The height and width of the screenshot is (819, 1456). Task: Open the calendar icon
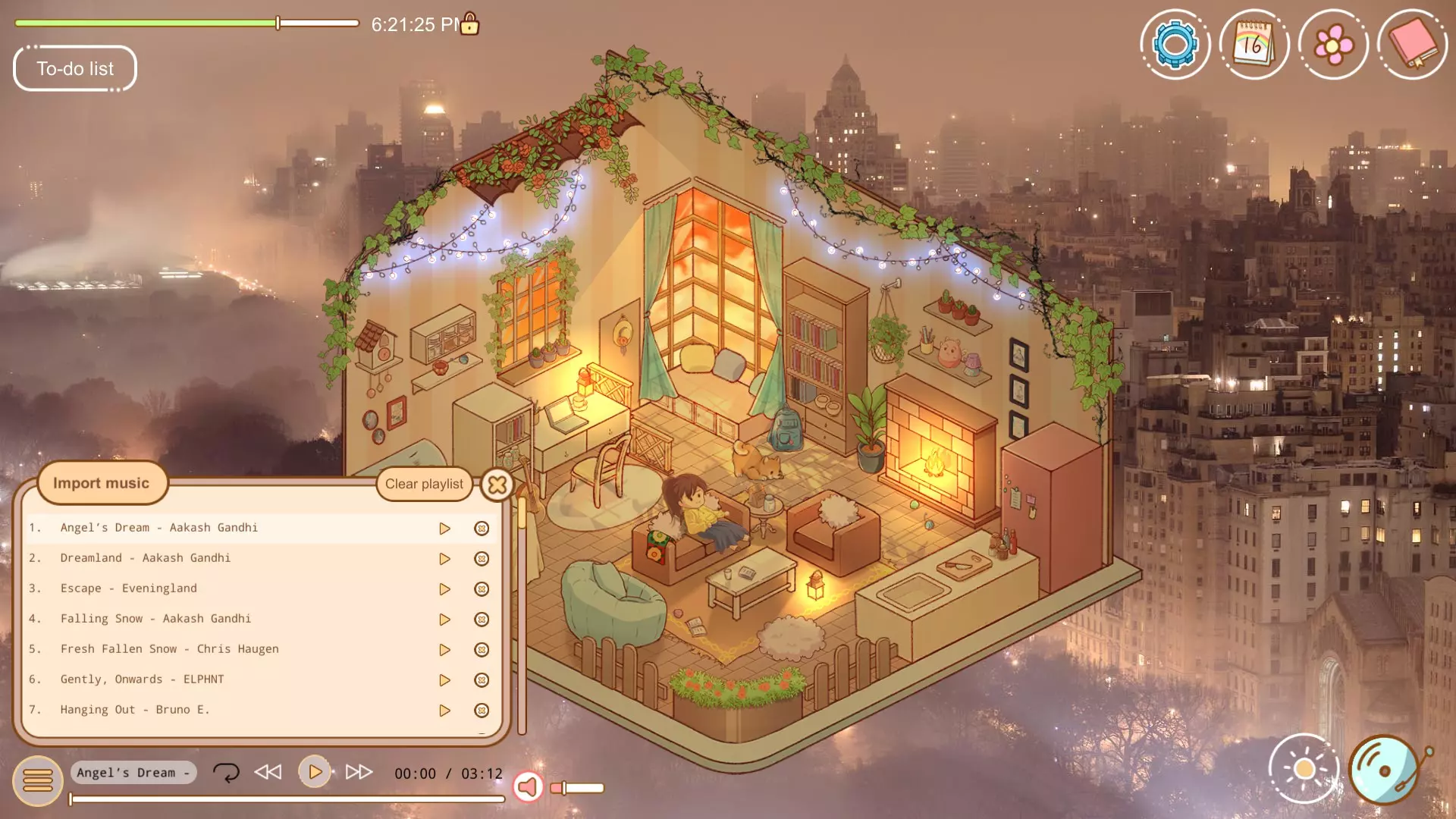click(1254, 45)
